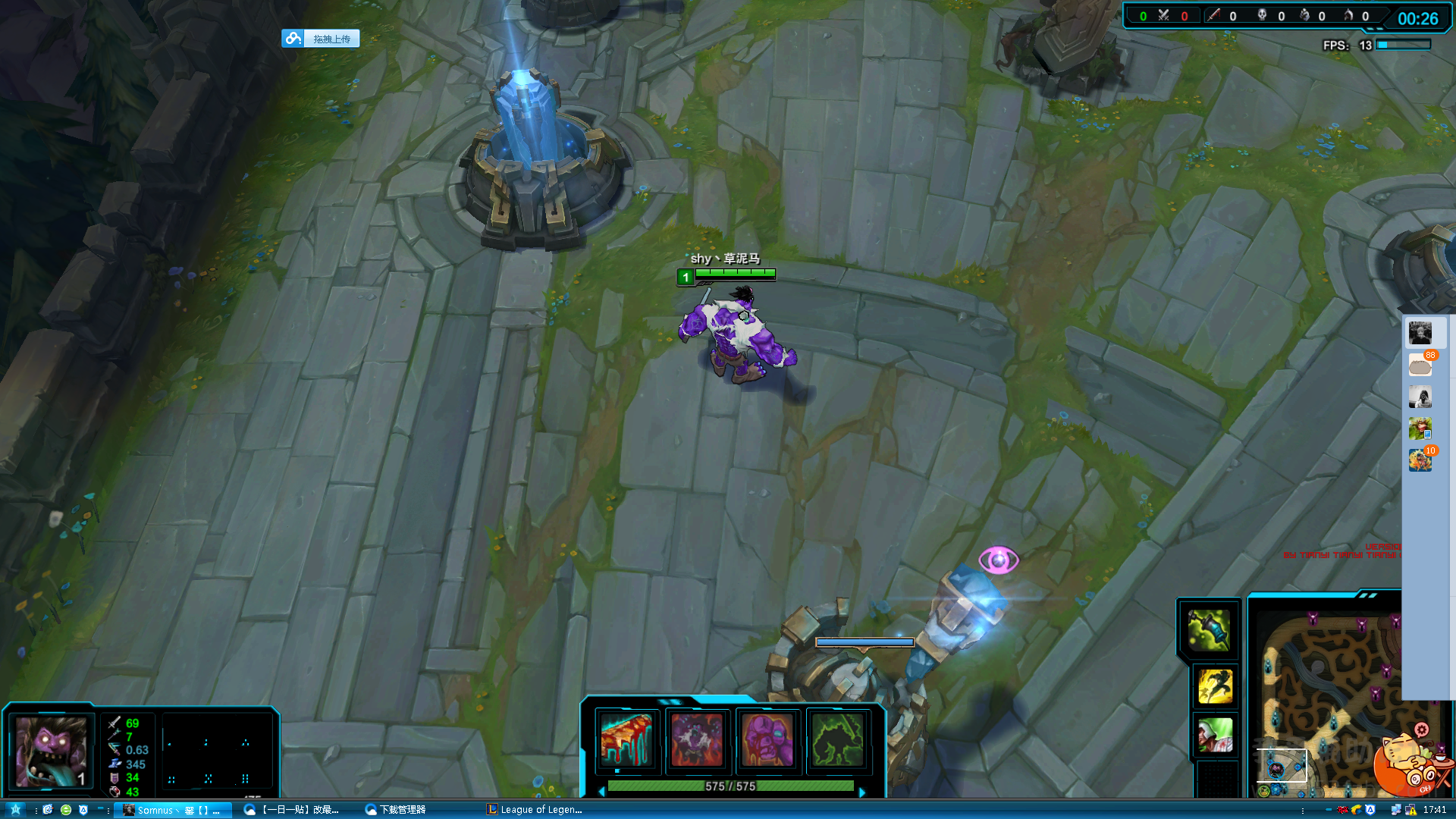Viewport: 1456px width, 819px height.
Task: Switch to the League of Legends taskbar window
Action: tap(535, 810)
